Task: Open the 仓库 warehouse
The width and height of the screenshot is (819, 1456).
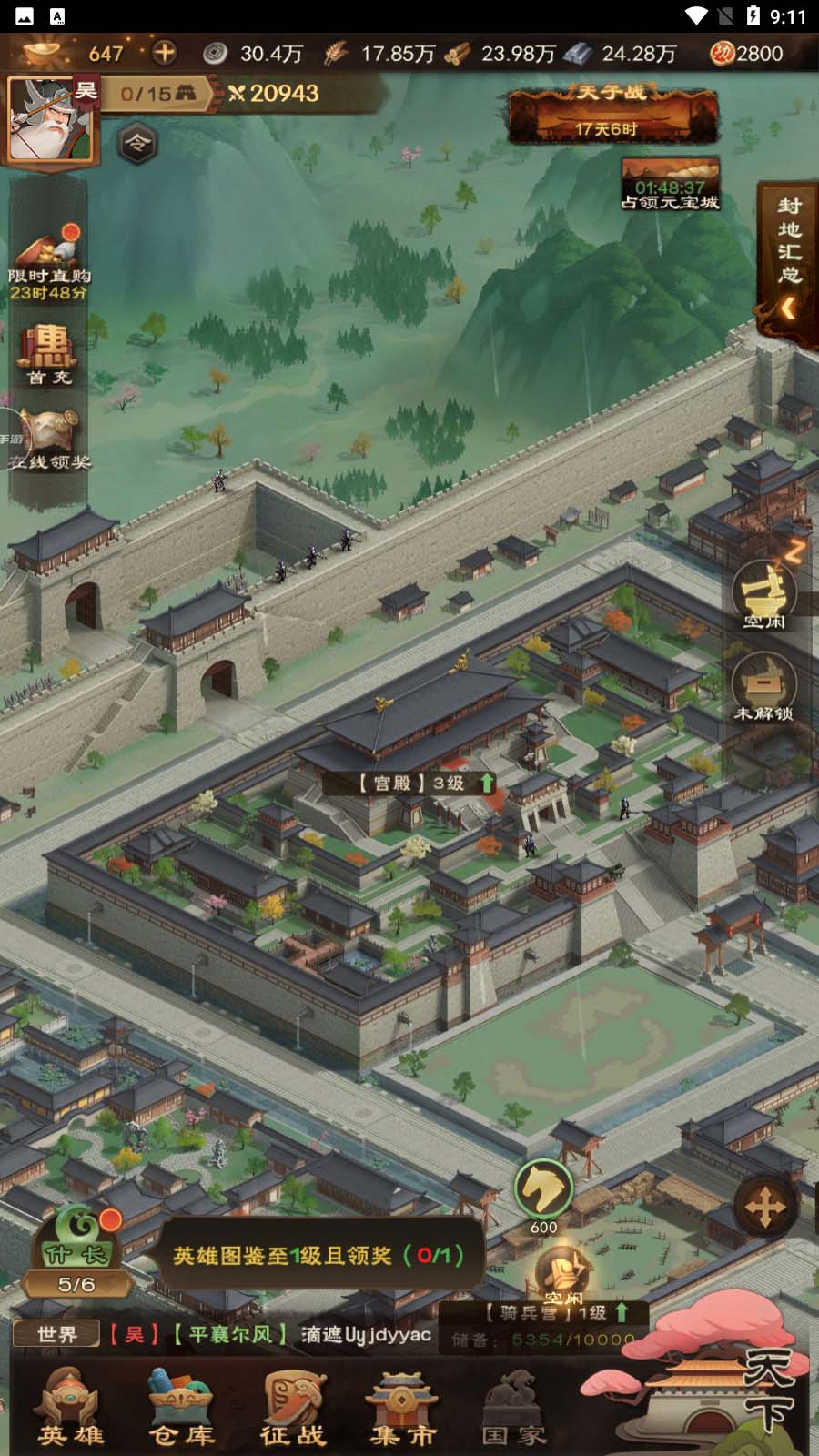Action: (x=182, y=1406)
